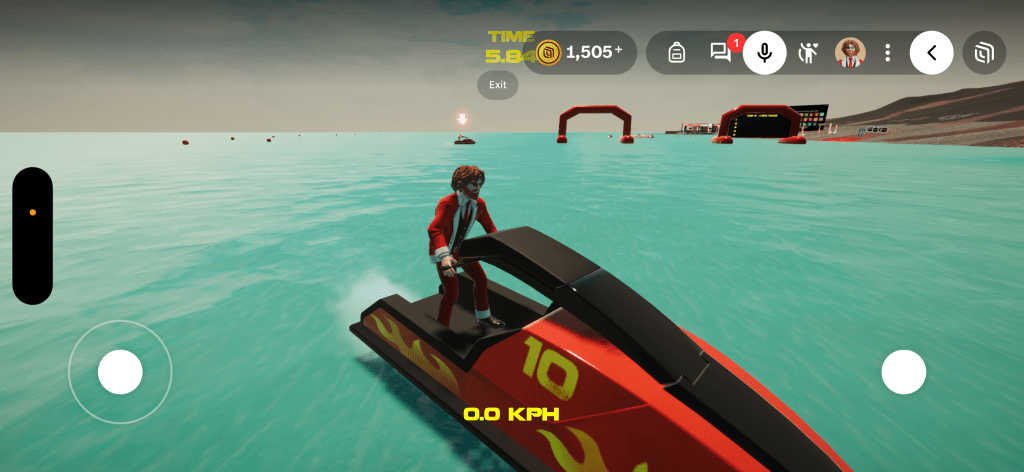The image size is (1024, 472).
Task: Open the stacked squares logo menu
Action: point(984,53)
